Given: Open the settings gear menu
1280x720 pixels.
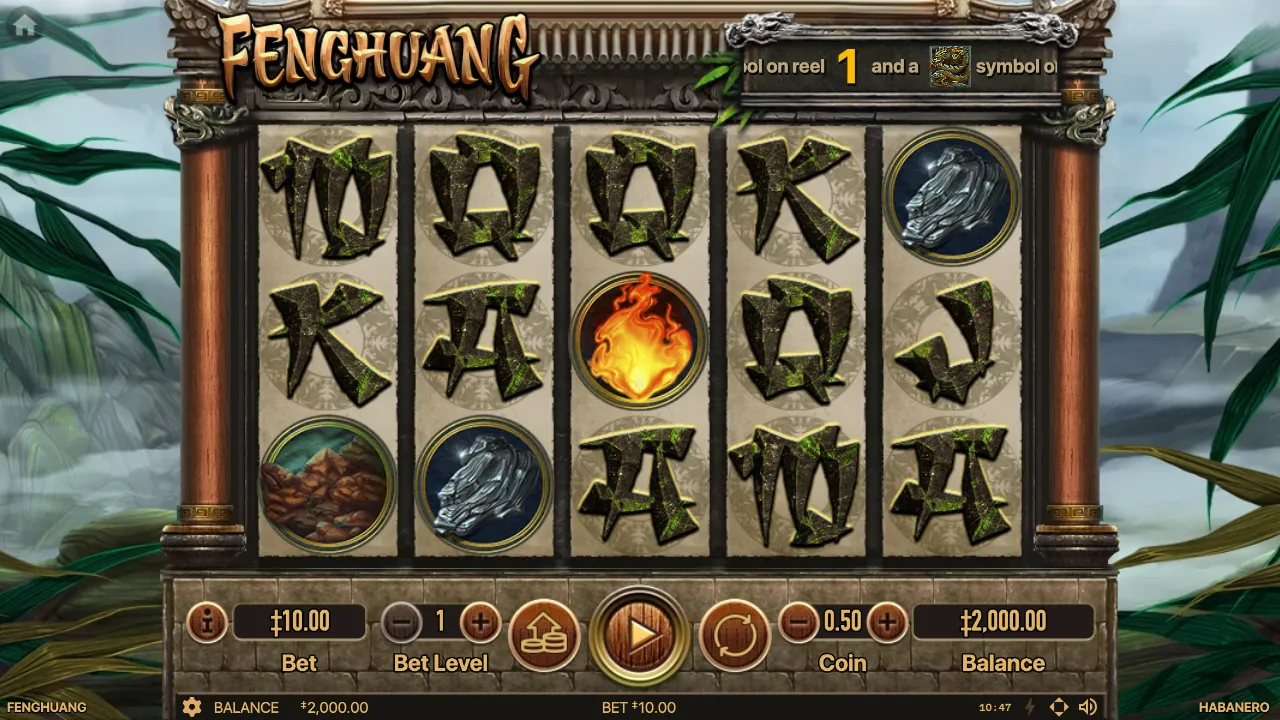Looking at the screenshot, I should [192, 707].
